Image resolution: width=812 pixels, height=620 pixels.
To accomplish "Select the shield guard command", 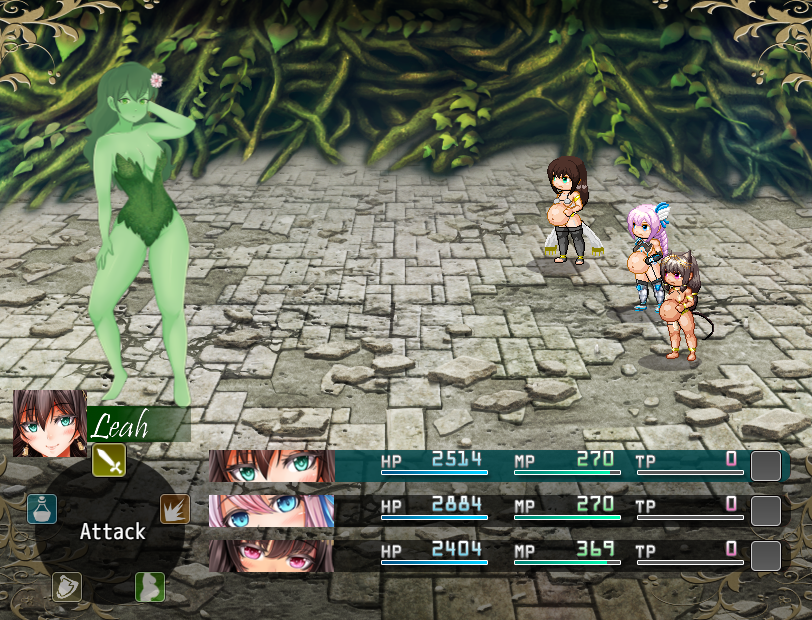I will 66,587.
